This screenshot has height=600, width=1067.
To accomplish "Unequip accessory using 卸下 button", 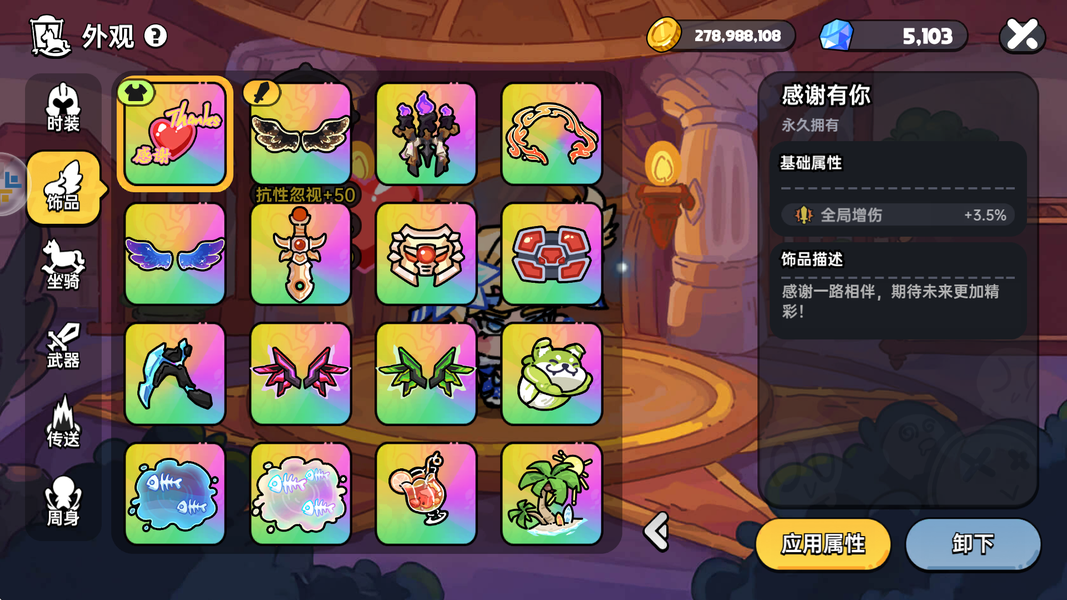I will pos(972,544).
